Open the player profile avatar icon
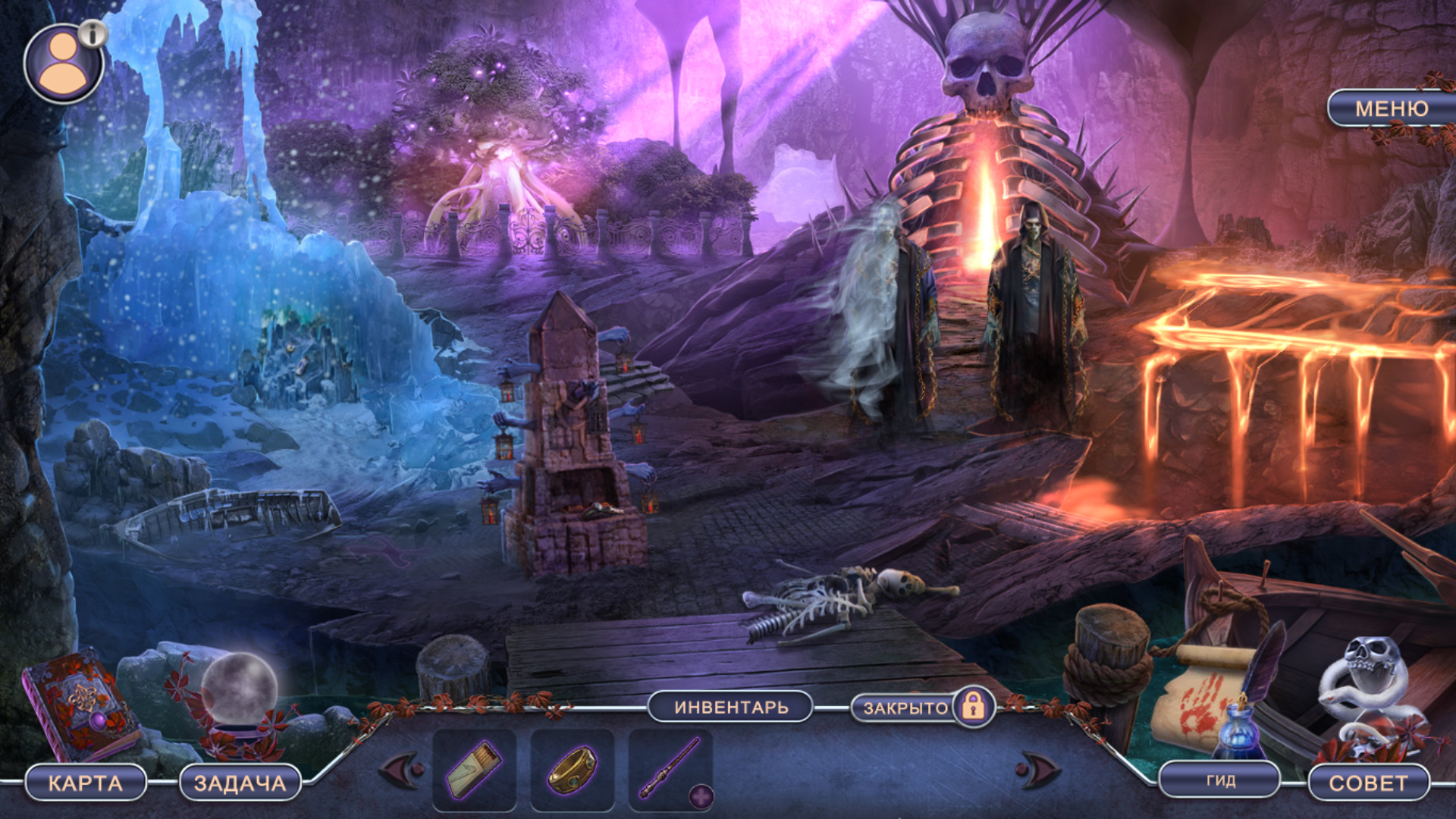 pyautogui.click(x=63, y=64)
